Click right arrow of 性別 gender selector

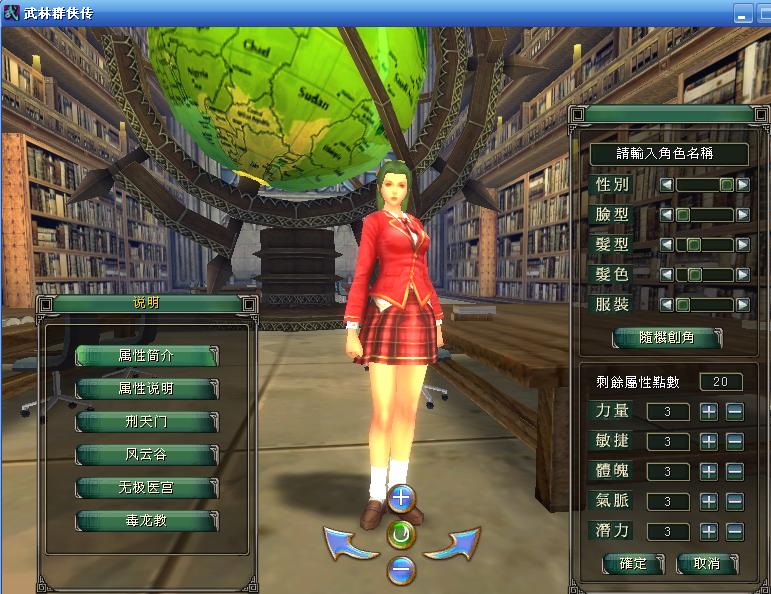click(743, 185)
